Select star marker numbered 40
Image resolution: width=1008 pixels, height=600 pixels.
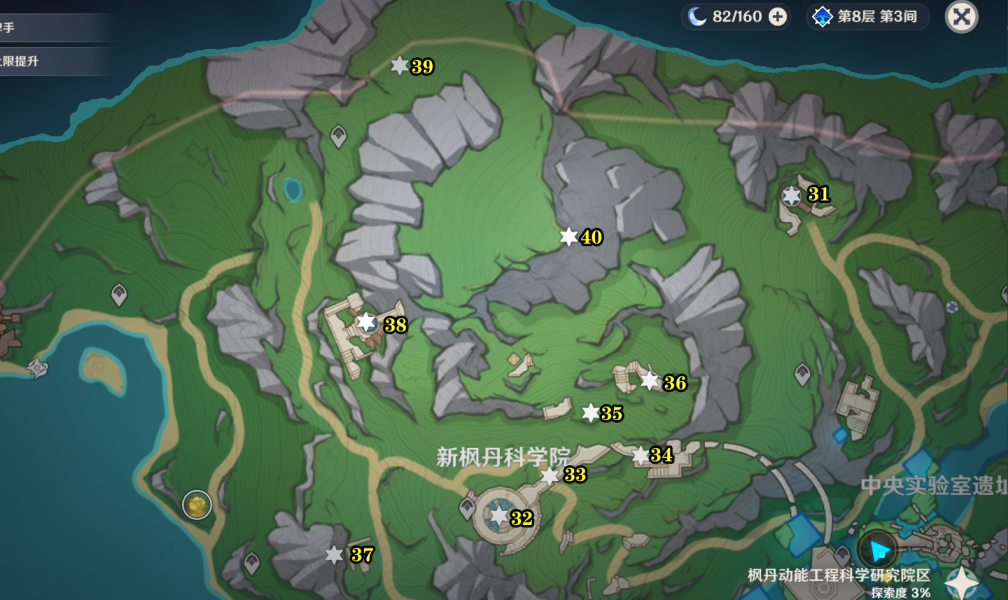click(x=568, y=237)
